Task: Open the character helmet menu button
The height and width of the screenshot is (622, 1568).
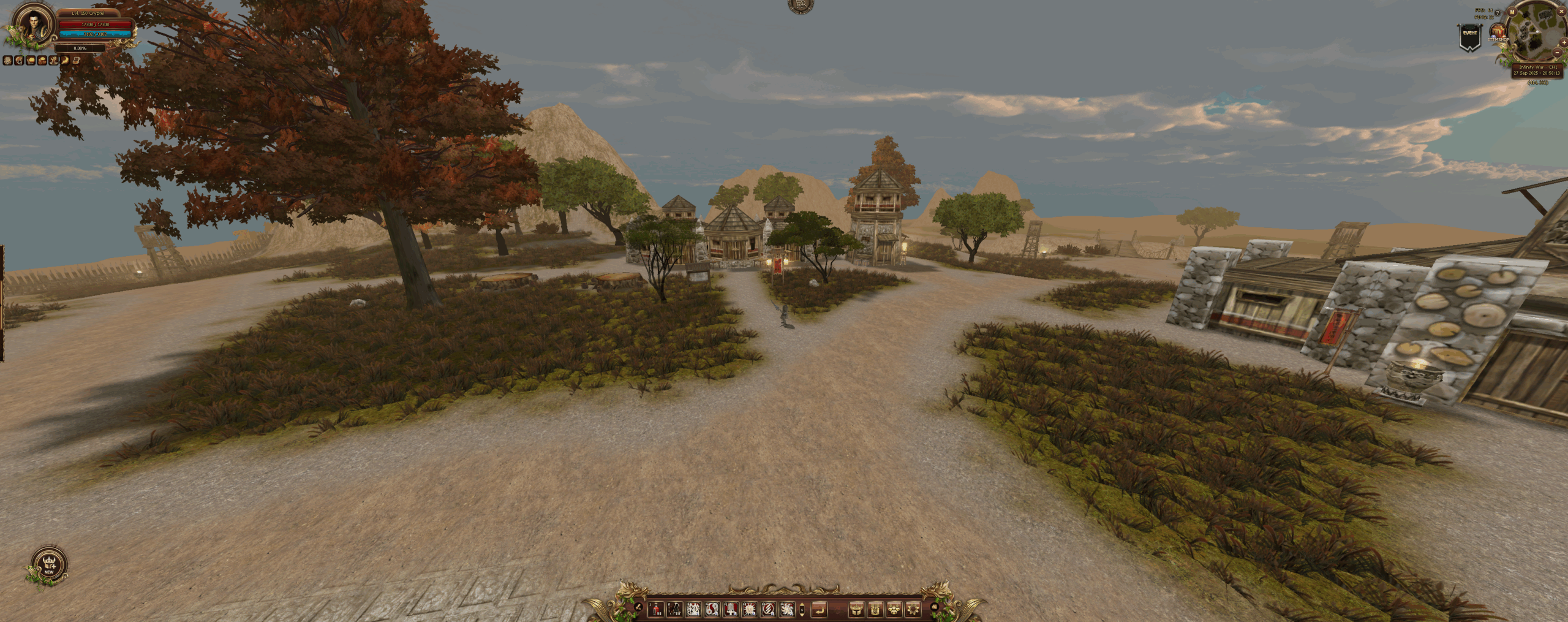Action: [856, 609]
